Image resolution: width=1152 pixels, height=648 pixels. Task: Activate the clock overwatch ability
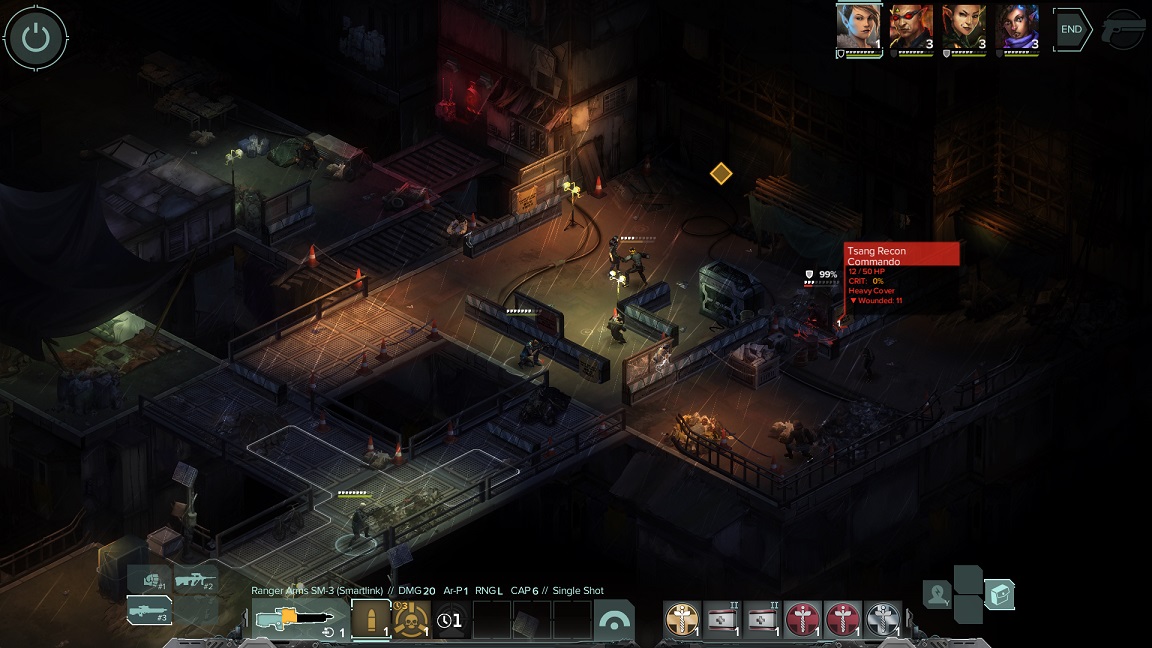coord(451,620)
